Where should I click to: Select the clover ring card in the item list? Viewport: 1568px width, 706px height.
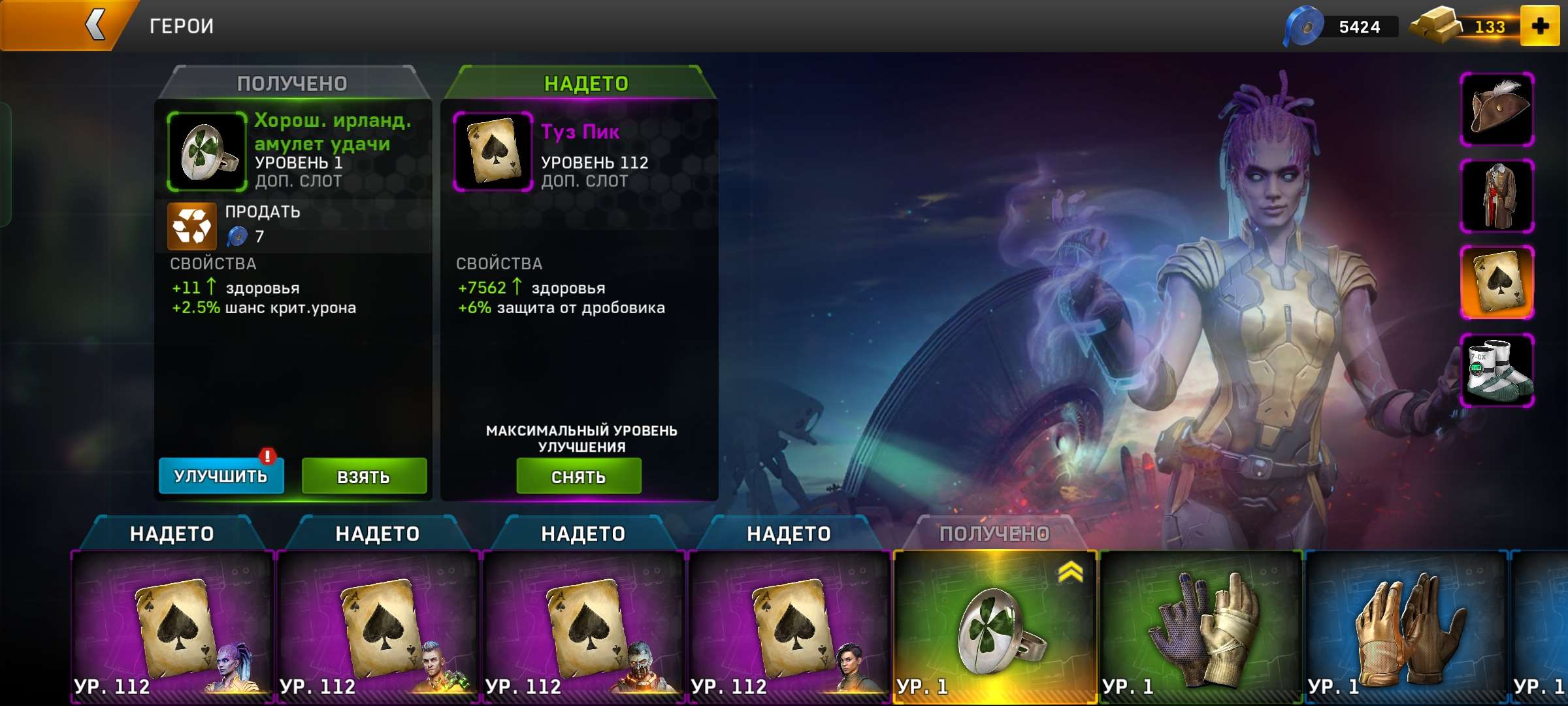coord(994,626)
